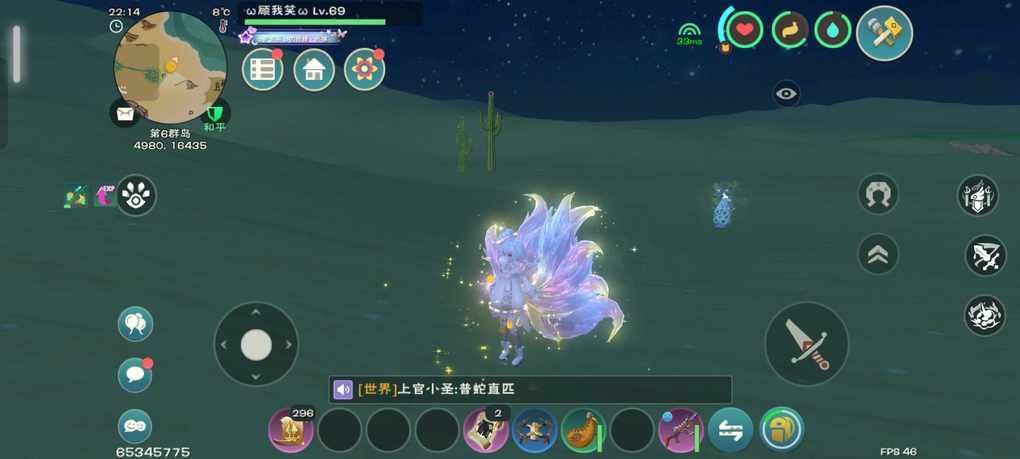Screen dimensions: 1020x459
Task: Open the yellow backpack inventory
Action: (782, 430)
